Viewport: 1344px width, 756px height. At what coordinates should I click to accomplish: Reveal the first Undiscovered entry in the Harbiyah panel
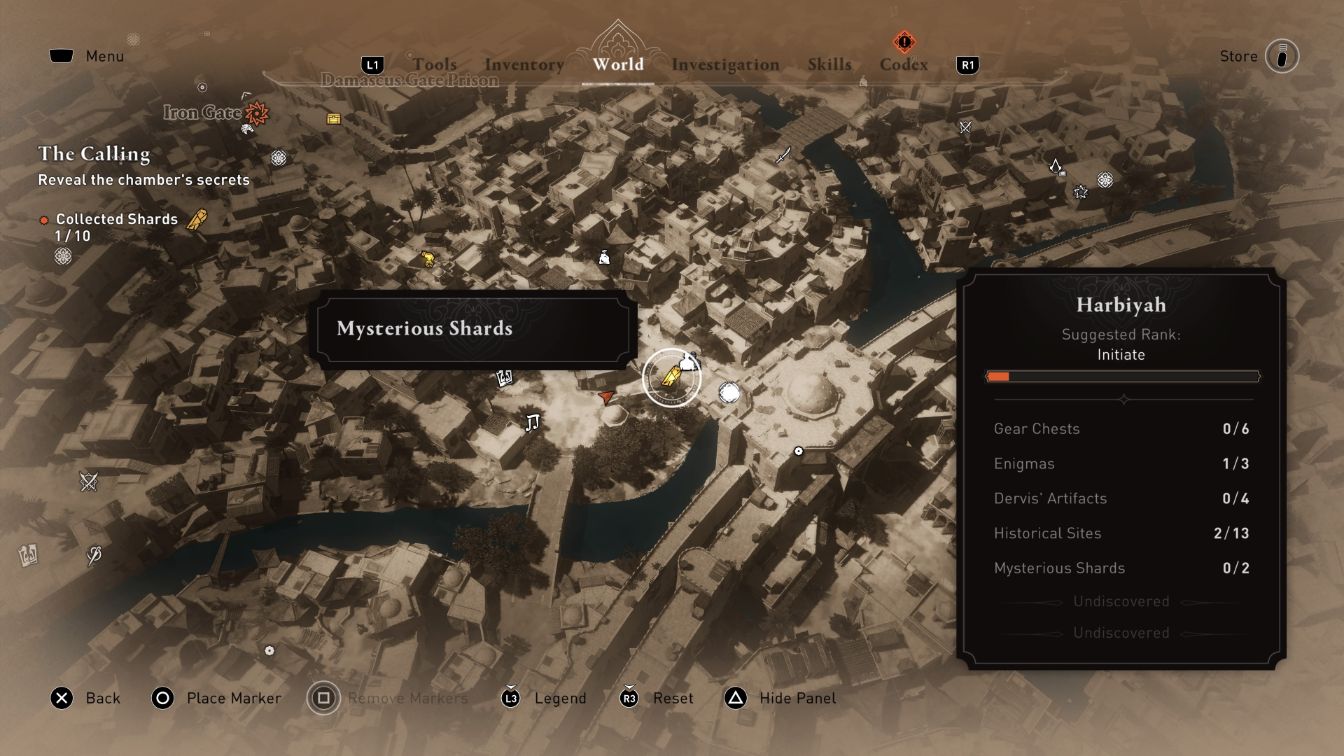(1122, 601)
